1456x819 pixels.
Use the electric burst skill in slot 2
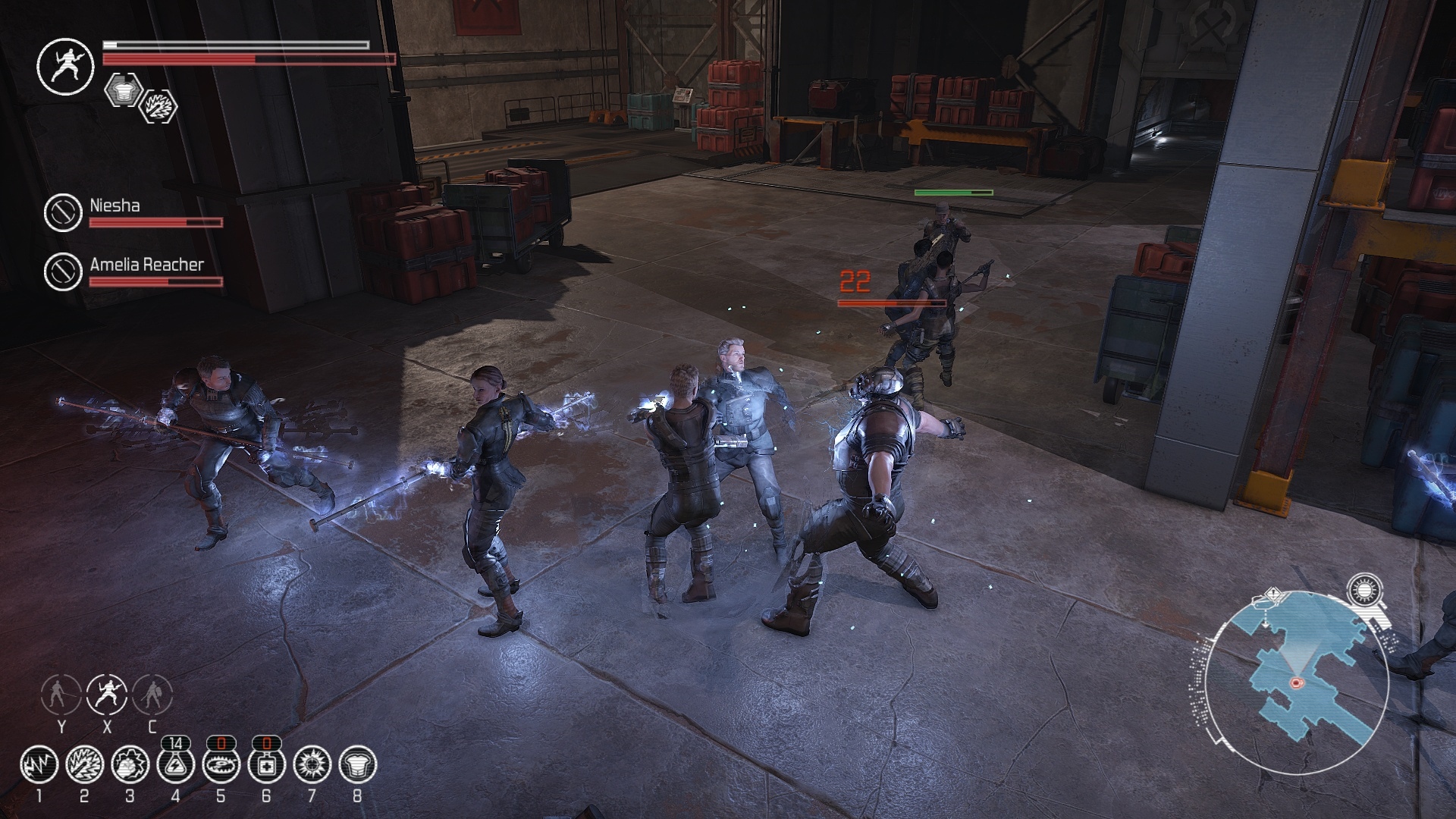[84, 765]
